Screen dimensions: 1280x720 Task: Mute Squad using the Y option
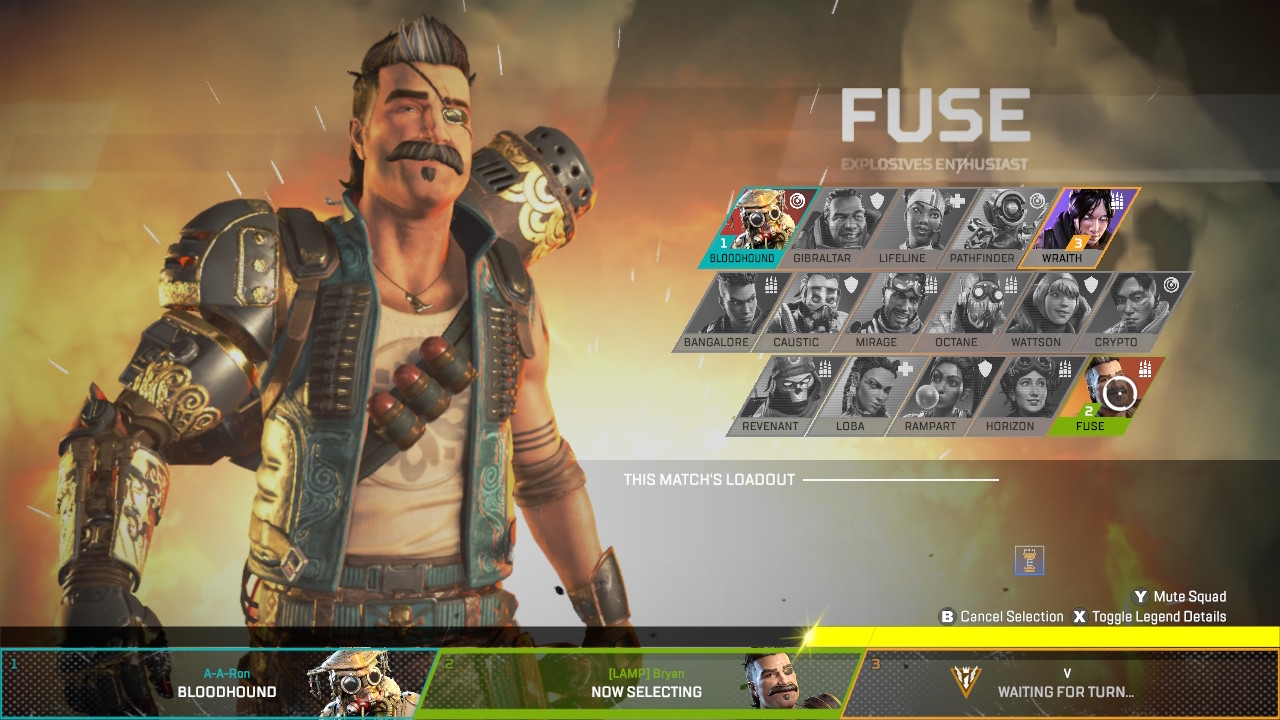pyautogui.click(x=1180, y=595)
